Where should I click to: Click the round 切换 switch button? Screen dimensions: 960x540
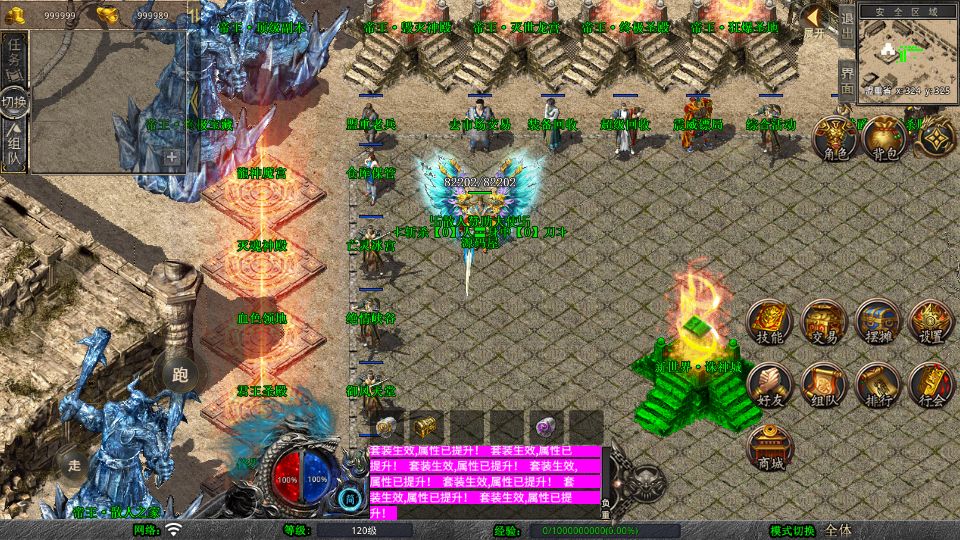point(14,102)
